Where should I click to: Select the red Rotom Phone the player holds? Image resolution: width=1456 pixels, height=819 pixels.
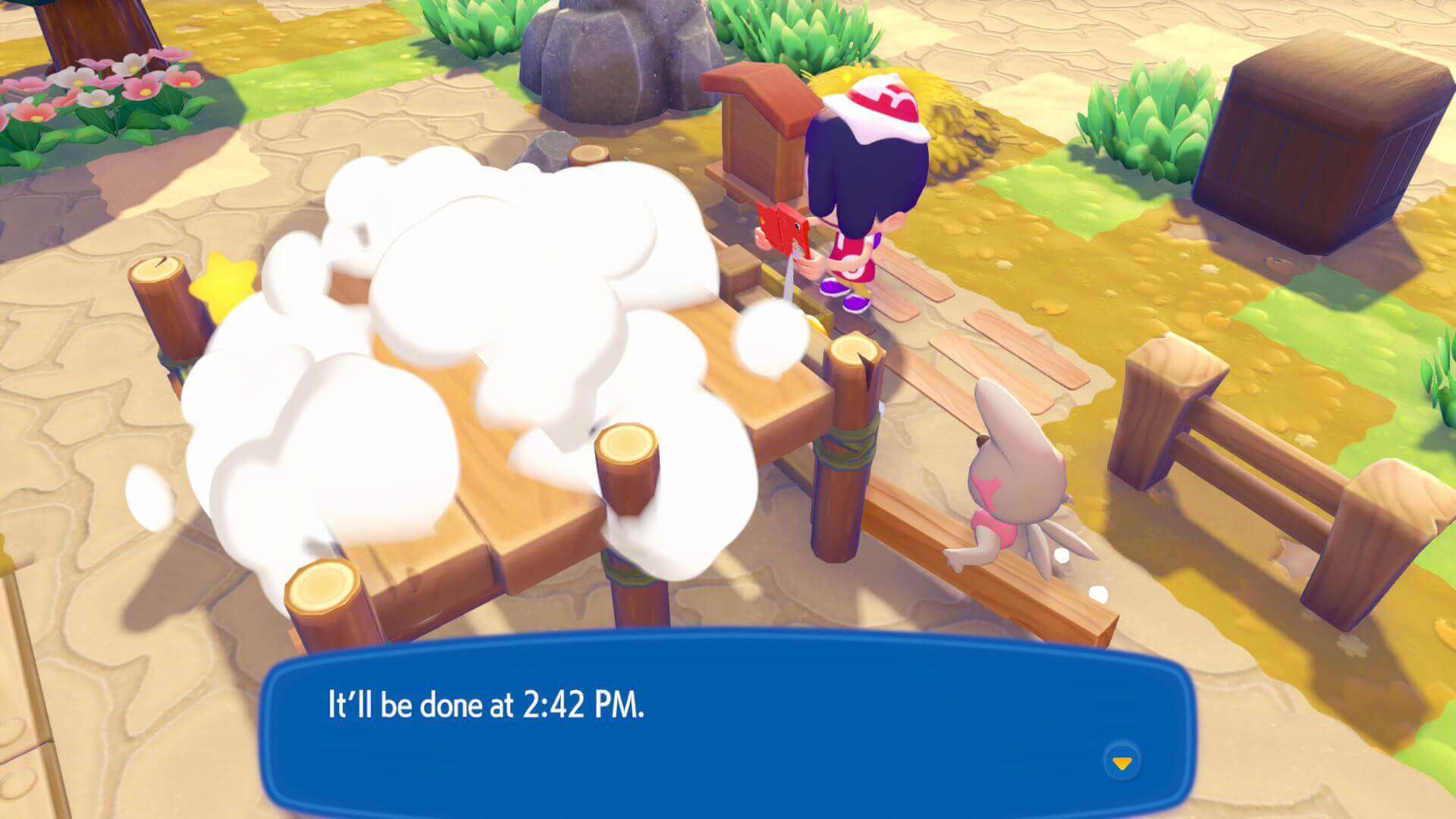pos(782,230)
